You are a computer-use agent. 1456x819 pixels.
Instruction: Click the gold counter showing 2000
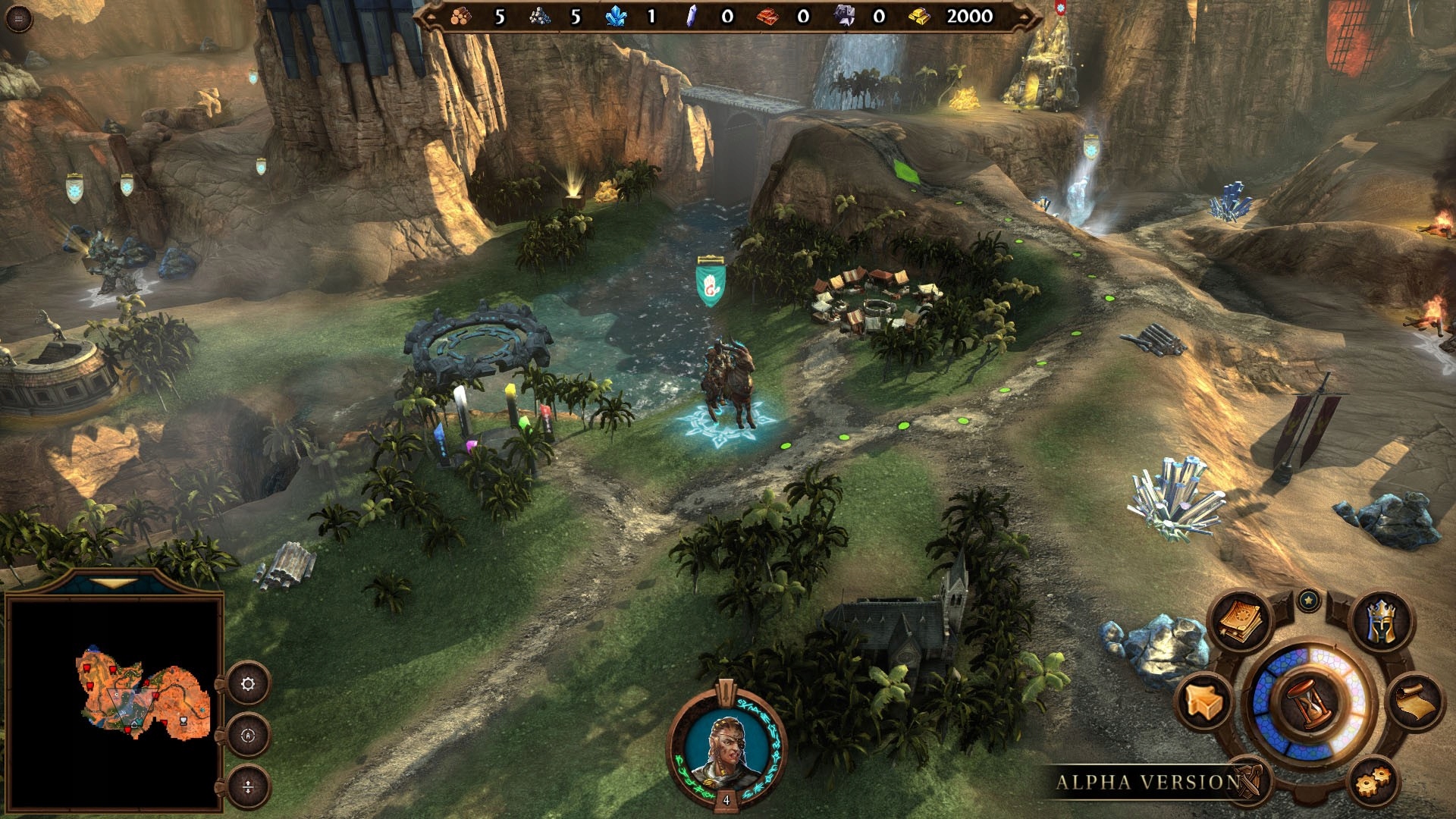click(x=971, y=17)
